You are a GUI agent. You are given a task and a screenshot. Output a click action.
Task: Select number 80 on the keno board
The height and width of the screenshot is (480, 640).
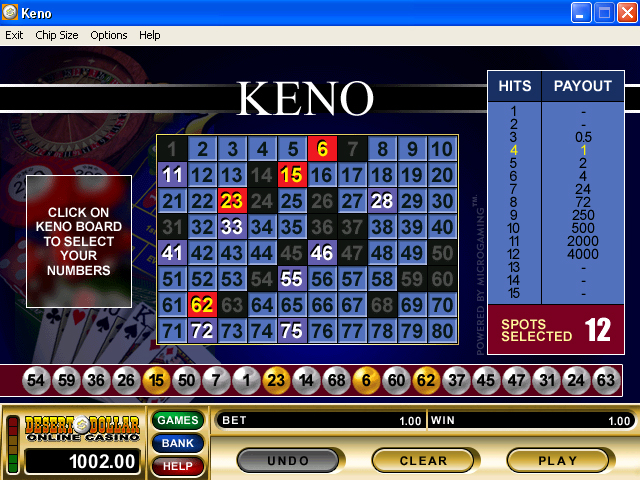click(441, 331)
